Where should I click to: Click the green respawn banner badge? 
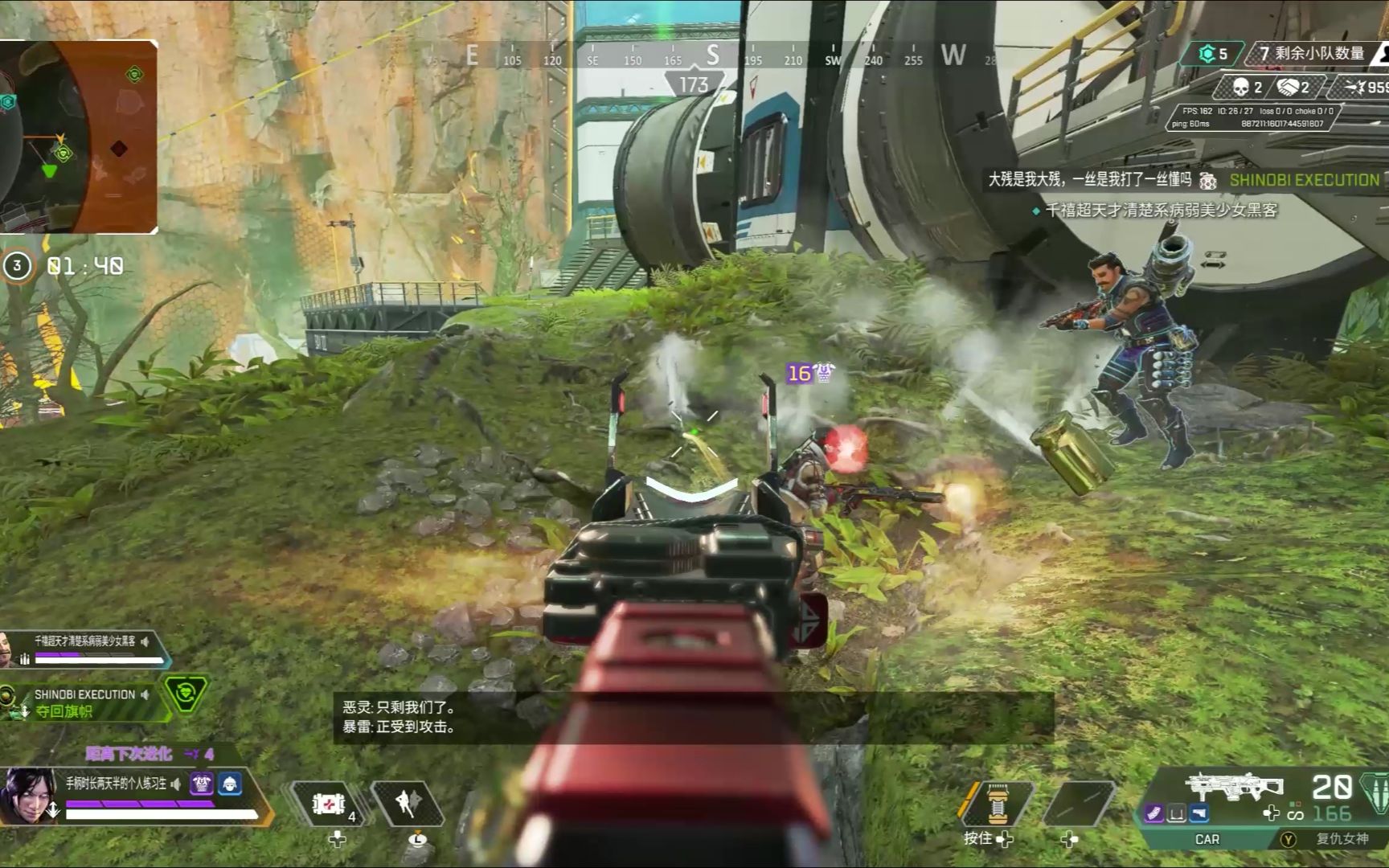pyautogui.click(x=186, y=693)
